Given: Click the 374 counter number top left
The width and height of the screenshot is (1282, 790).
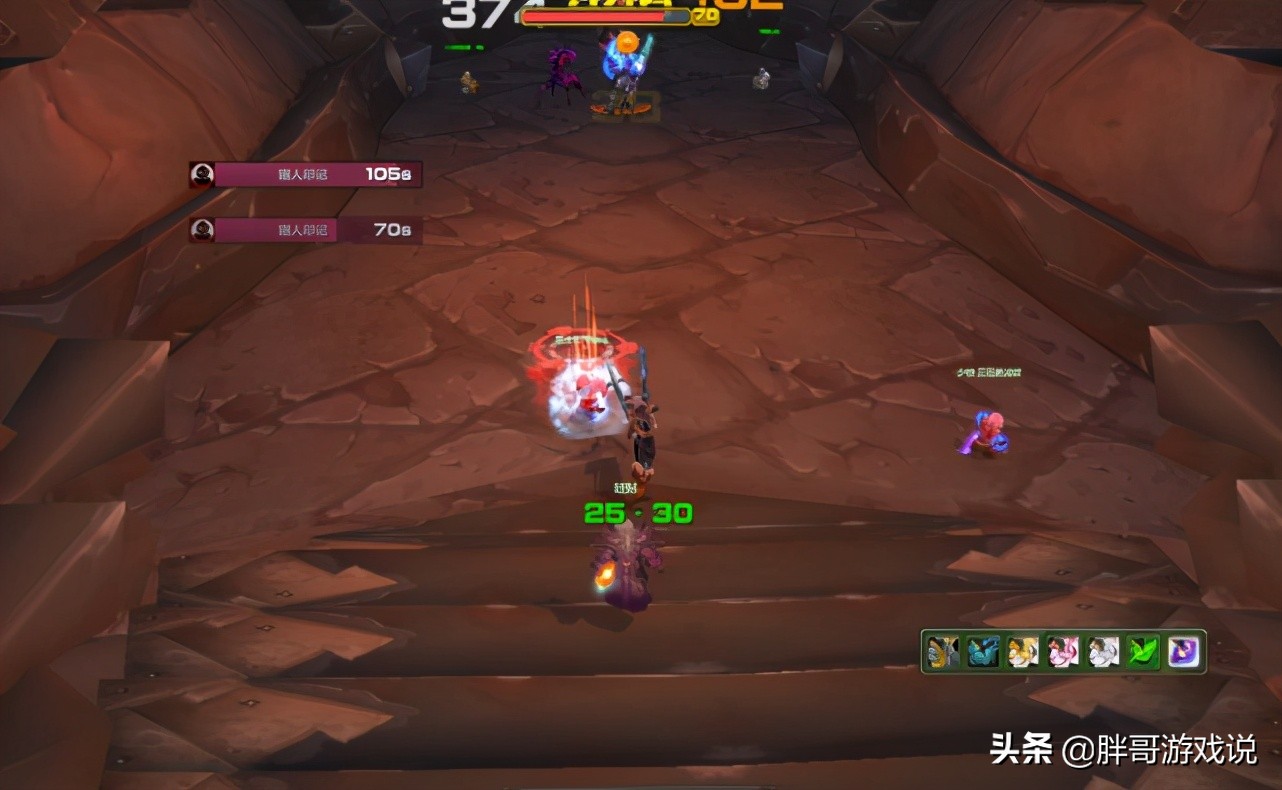Looking at the screenshot, I should [467, 15].
